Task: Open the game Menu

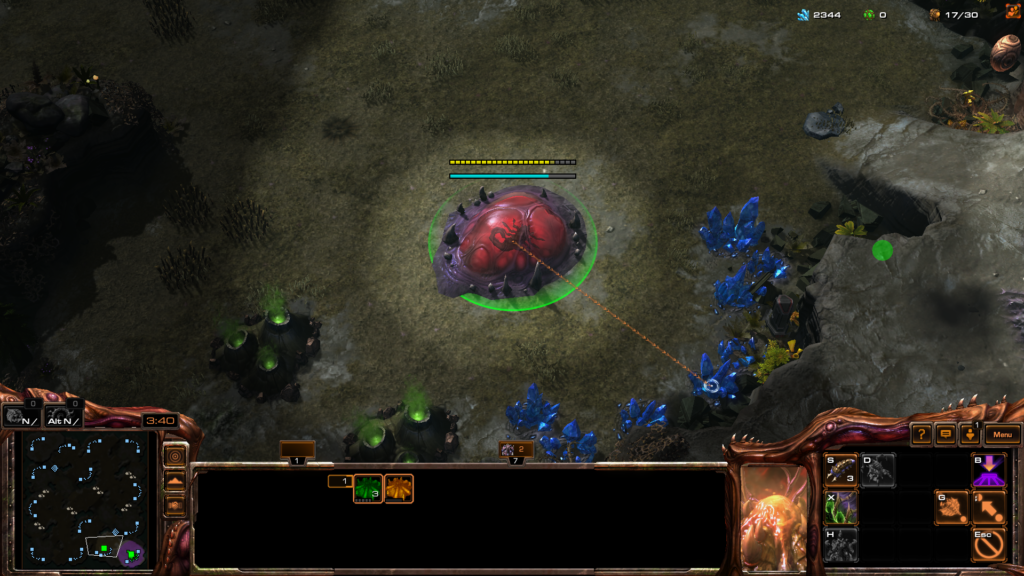Action: click(1003, 435)
